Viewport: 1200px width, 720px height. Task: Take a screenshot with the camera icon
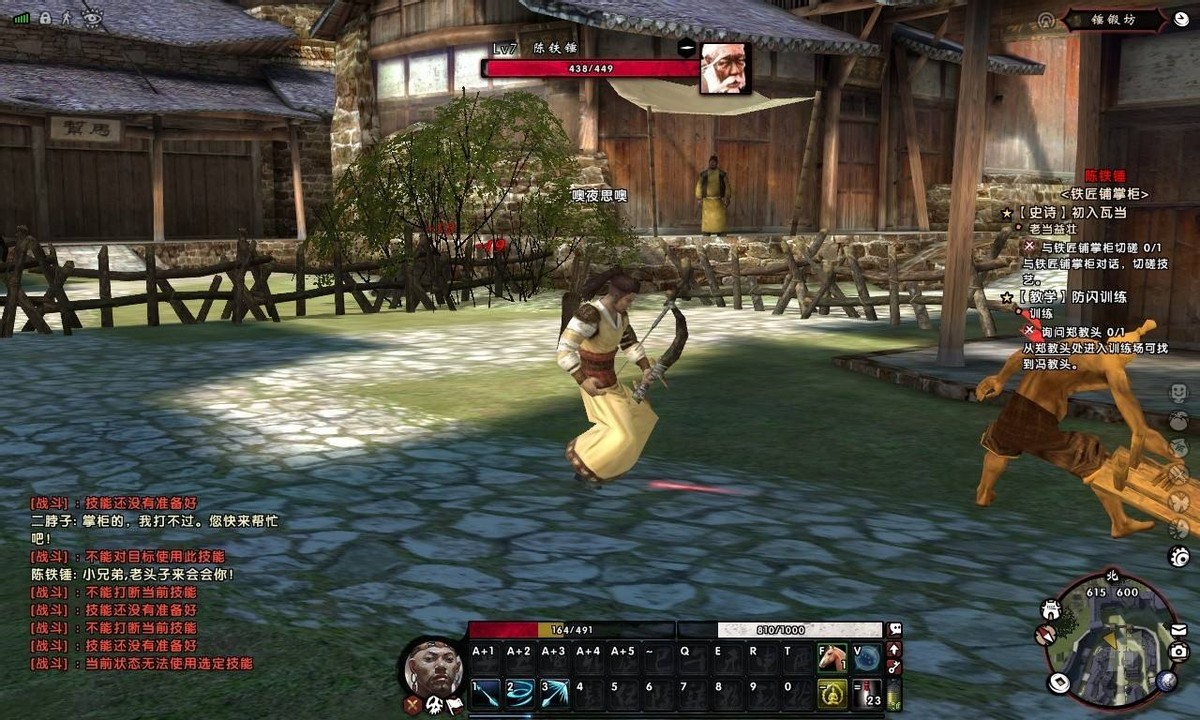[1179, 652]
